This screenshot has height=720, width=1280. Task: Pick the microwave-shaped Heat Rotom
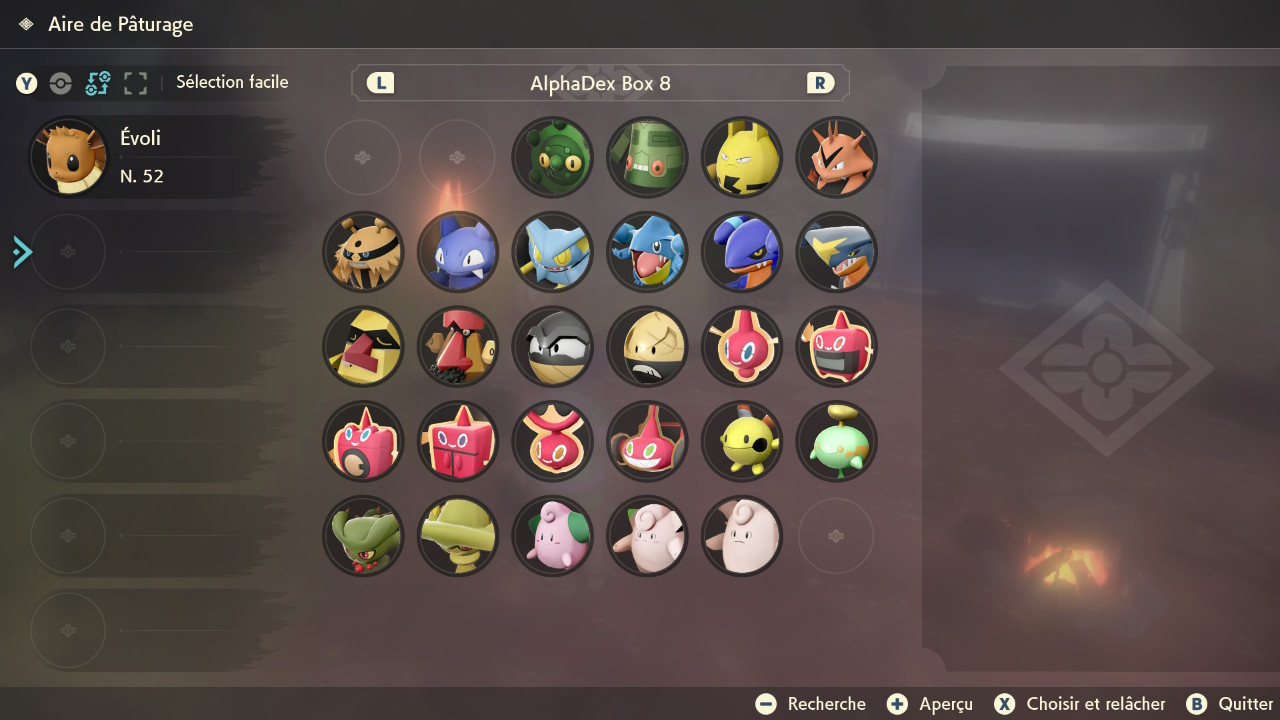(837, 347)
